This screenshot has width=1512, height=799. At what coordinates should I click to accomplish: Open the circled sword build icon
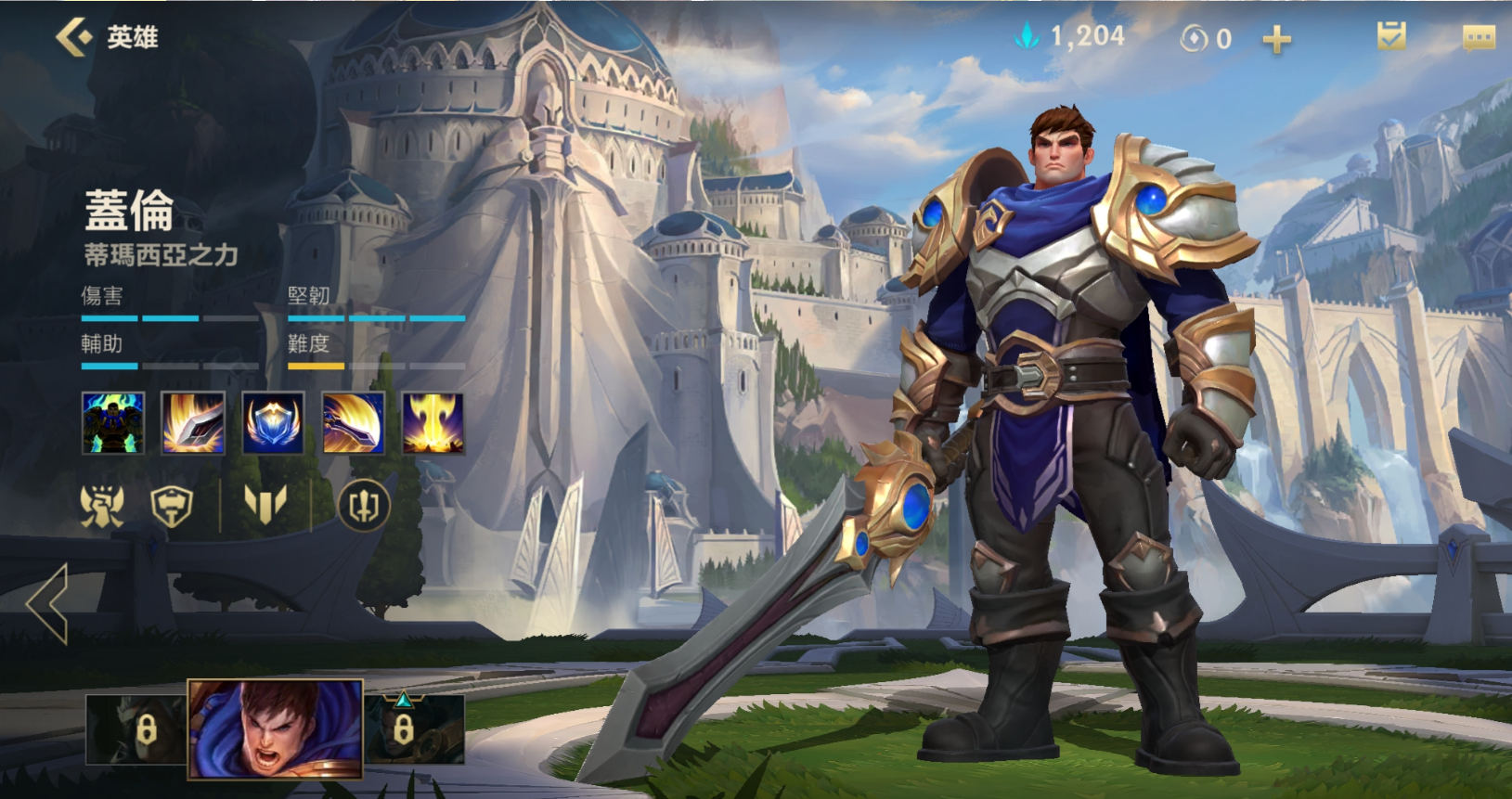tap(363, 506)
